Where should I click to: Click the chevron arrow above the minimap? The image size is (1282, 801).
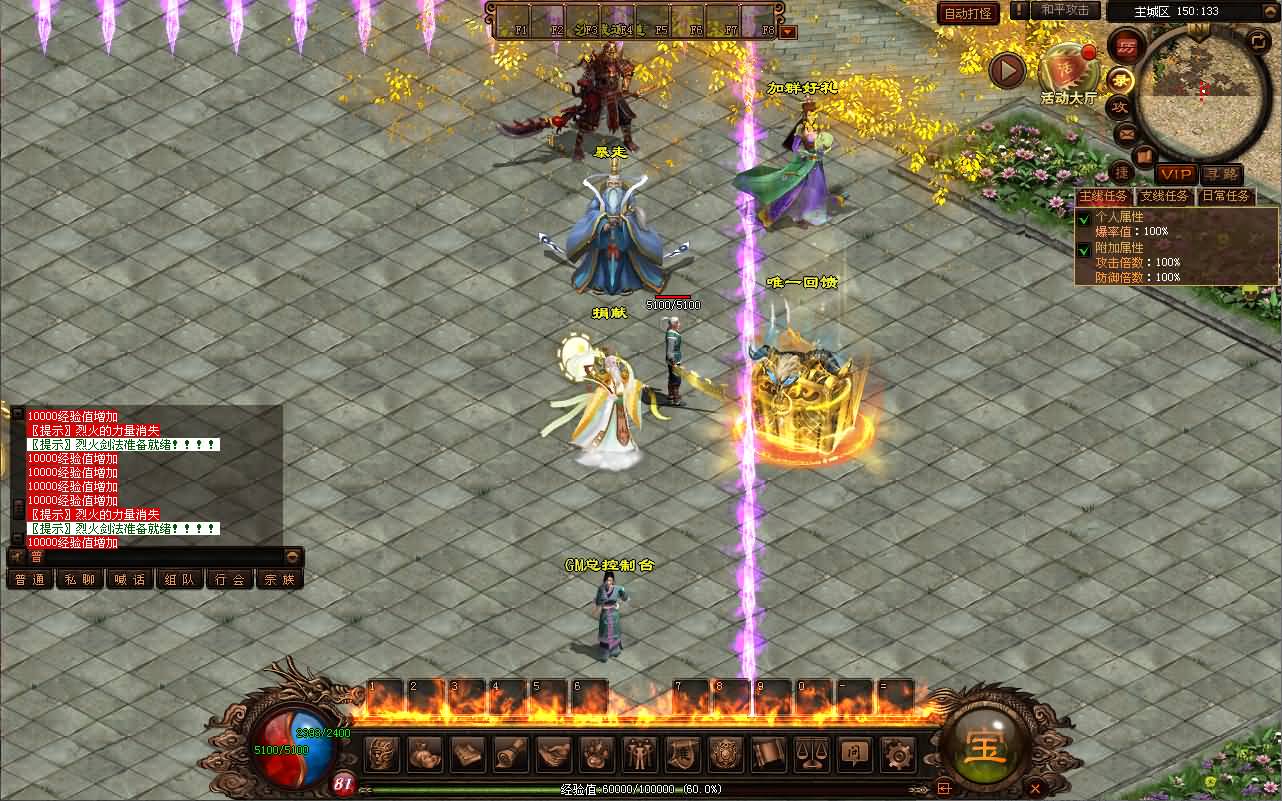(x=1270, y=10)
